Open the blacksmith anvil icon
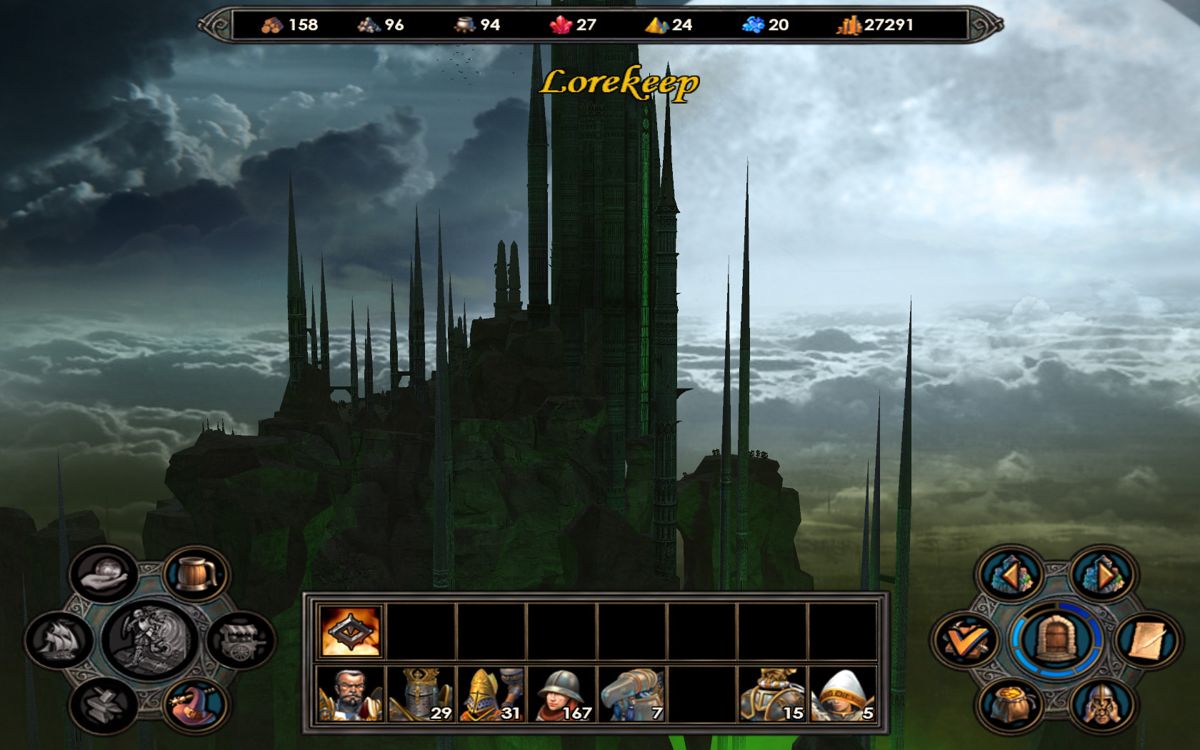 coord(104,705)
